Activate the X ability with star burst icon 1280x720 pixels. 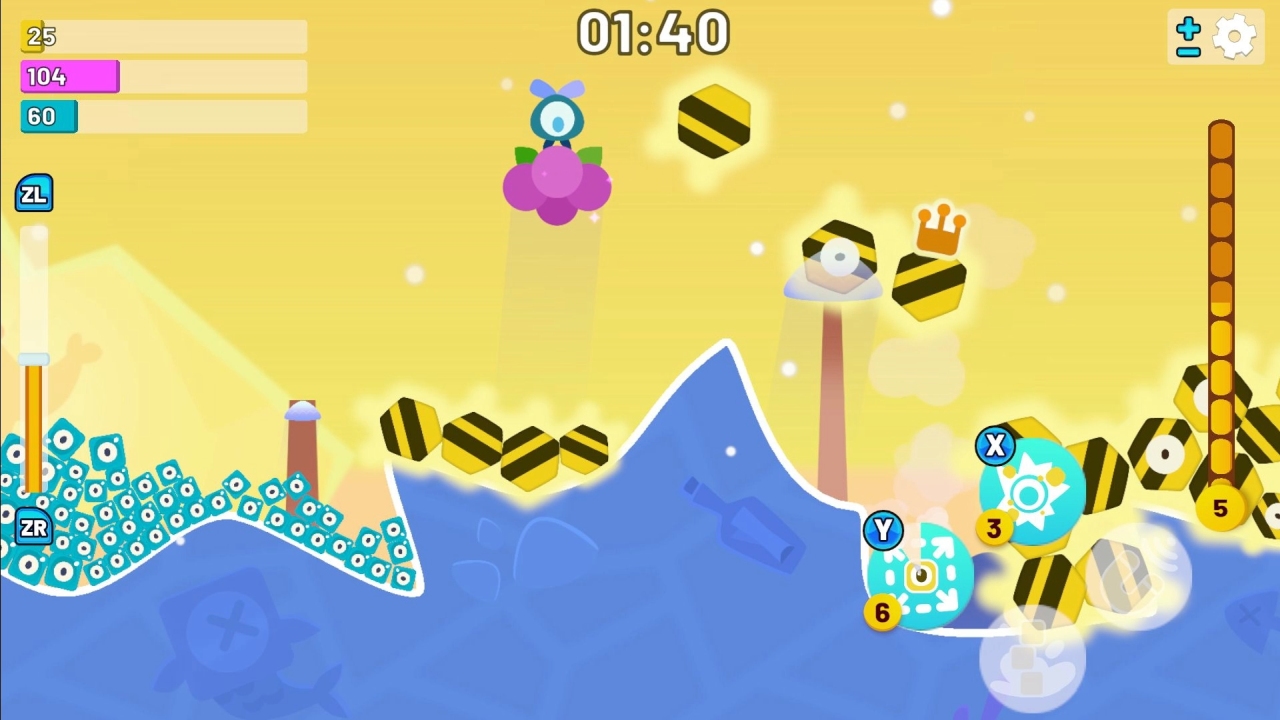click(x=1030, y=490)
